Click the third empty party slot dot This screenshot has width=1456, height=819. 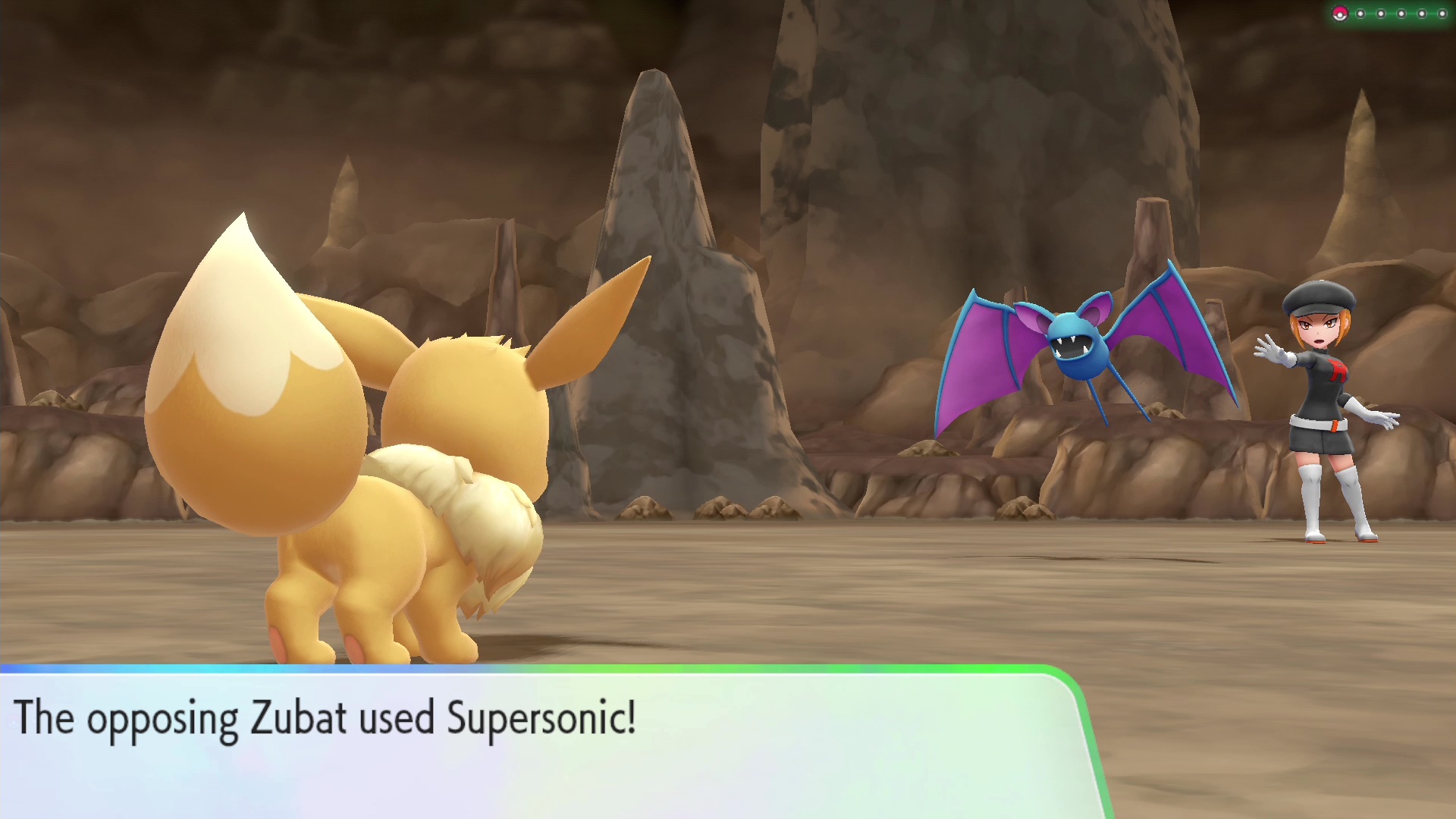coord(1401,13)
